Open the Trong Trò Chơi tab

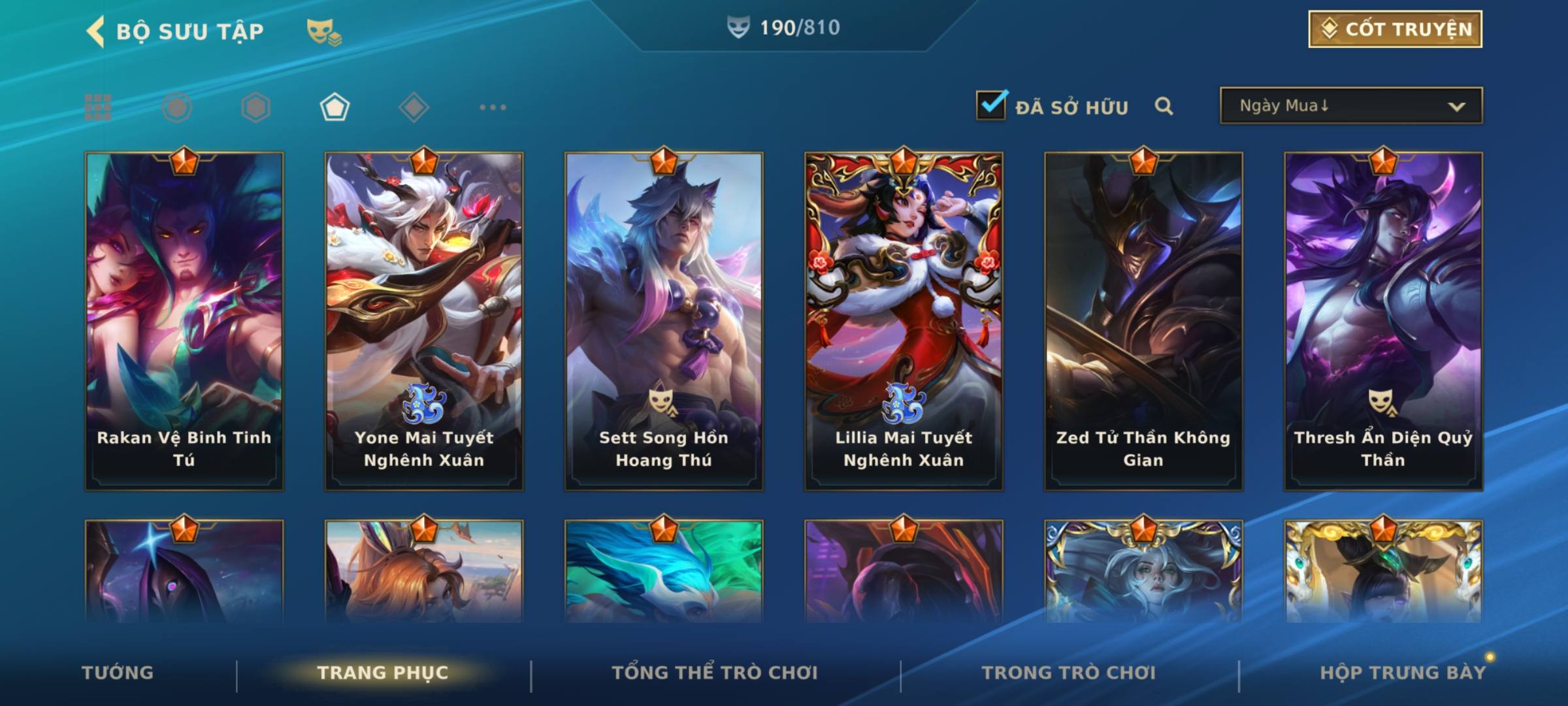1069,673
